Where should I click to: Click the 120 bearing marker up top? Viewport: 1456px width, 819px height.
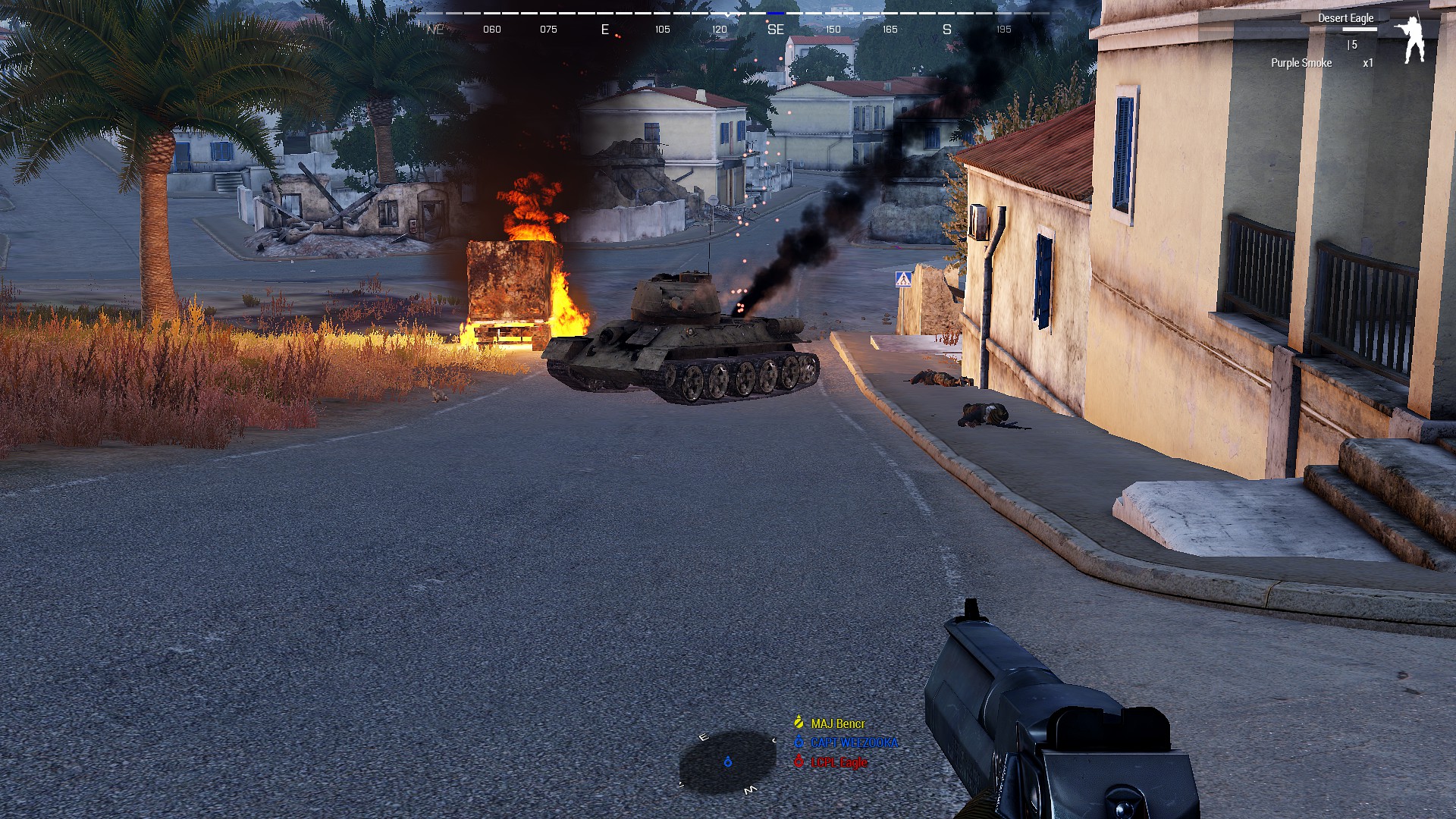717,29
